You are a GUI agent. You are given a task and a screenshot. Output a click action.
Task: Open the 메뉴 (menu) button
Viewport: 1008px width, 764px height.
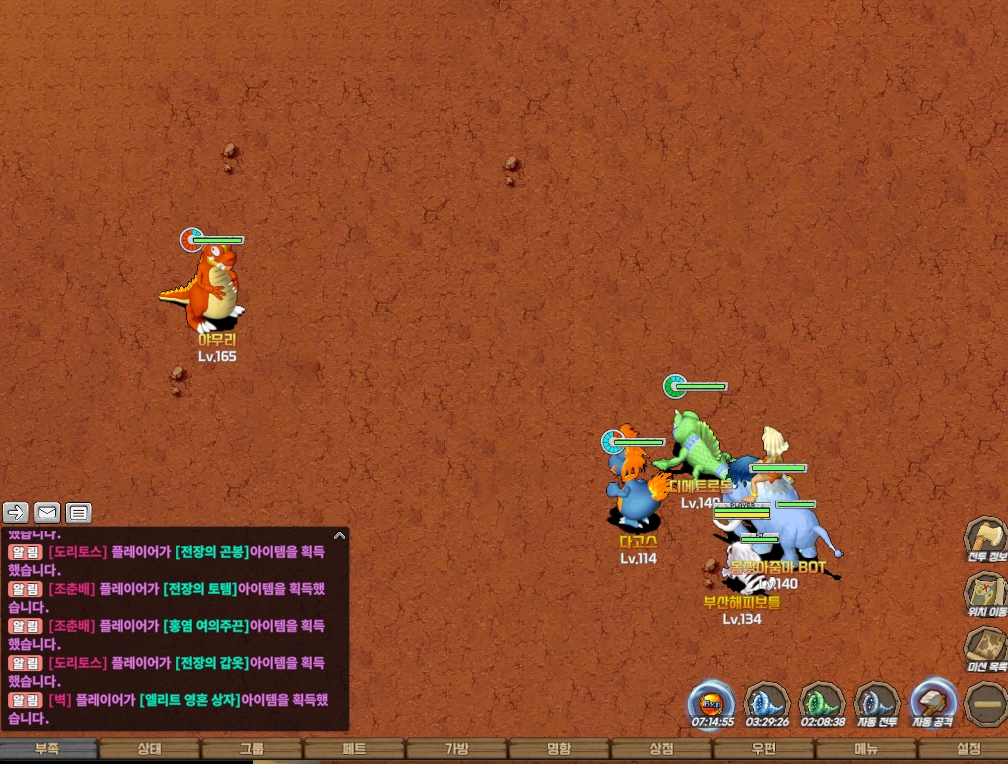coord(866,749)
